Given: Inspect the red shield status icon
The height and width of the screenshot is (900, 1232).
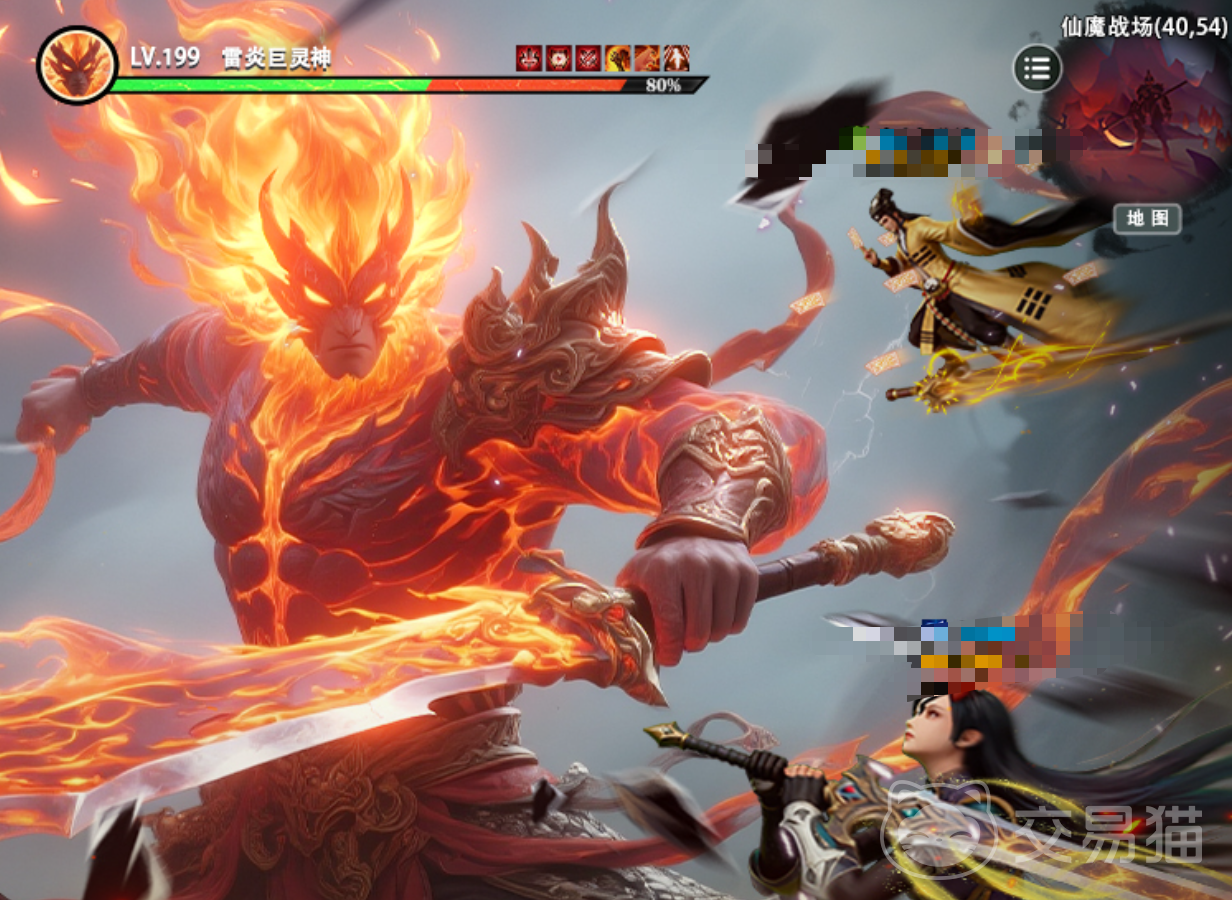Looking at the screenshot, I should [558, 58].
